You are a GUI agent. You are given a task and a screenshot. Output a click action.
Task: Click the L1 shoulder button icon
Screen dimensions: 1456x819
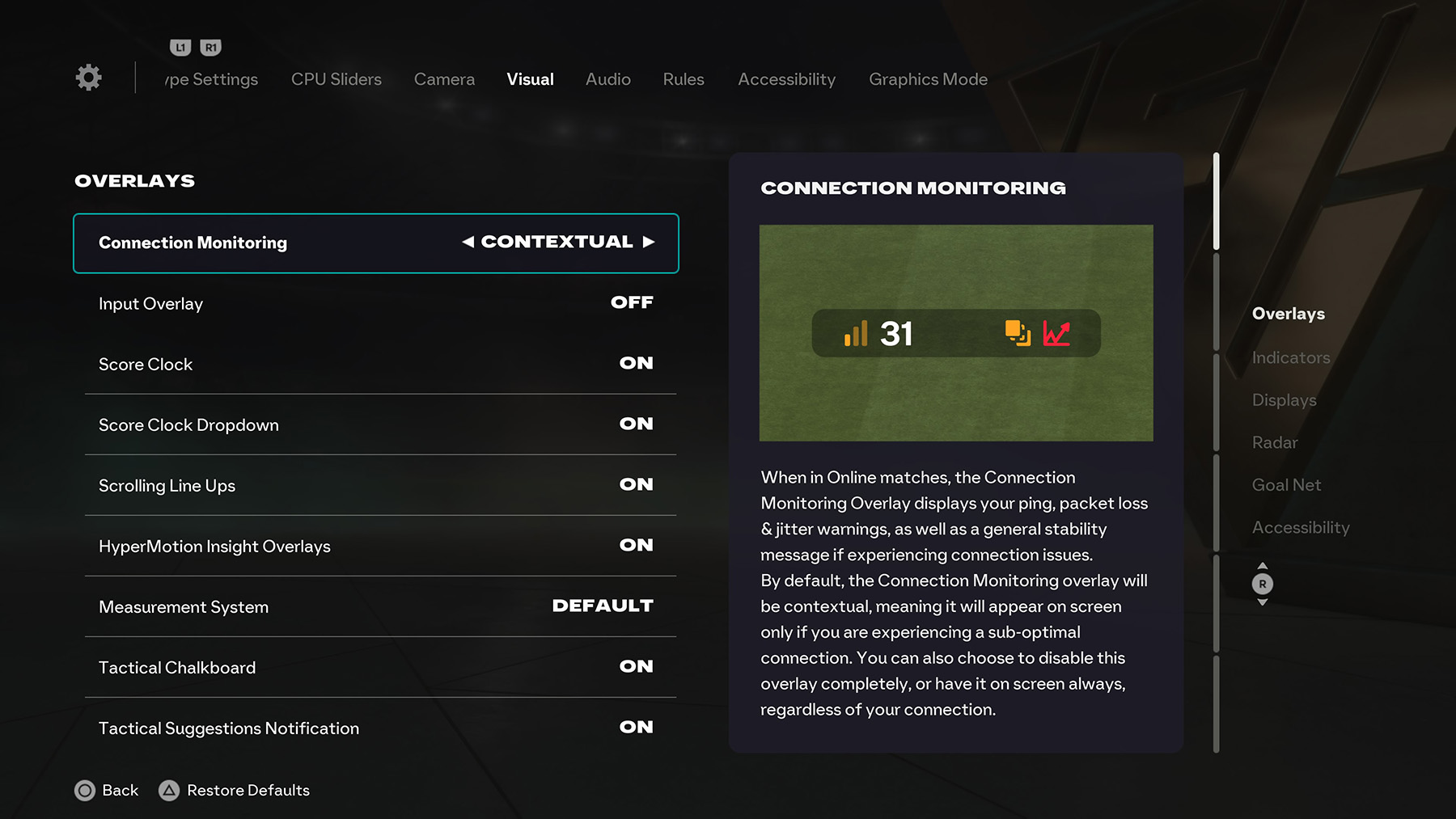(180, 47)
